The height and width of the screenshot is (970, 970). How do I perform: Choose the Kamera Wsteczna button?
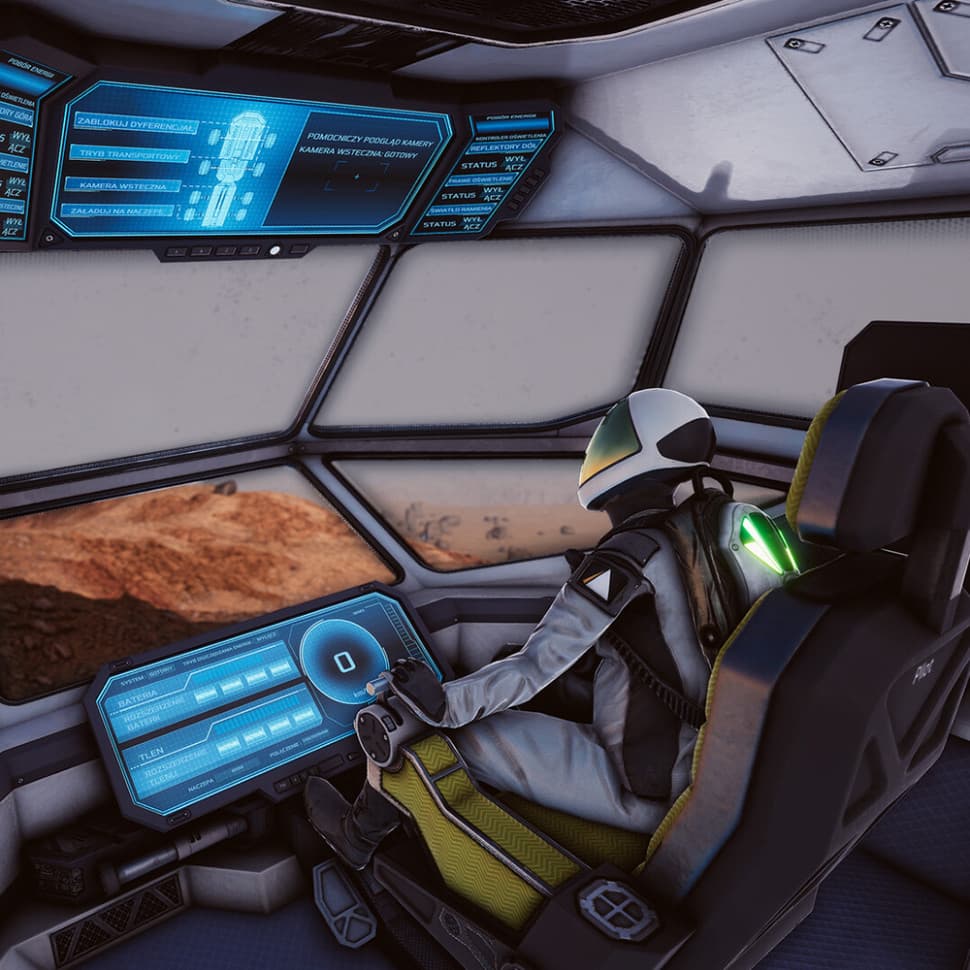tap(122, 185)
